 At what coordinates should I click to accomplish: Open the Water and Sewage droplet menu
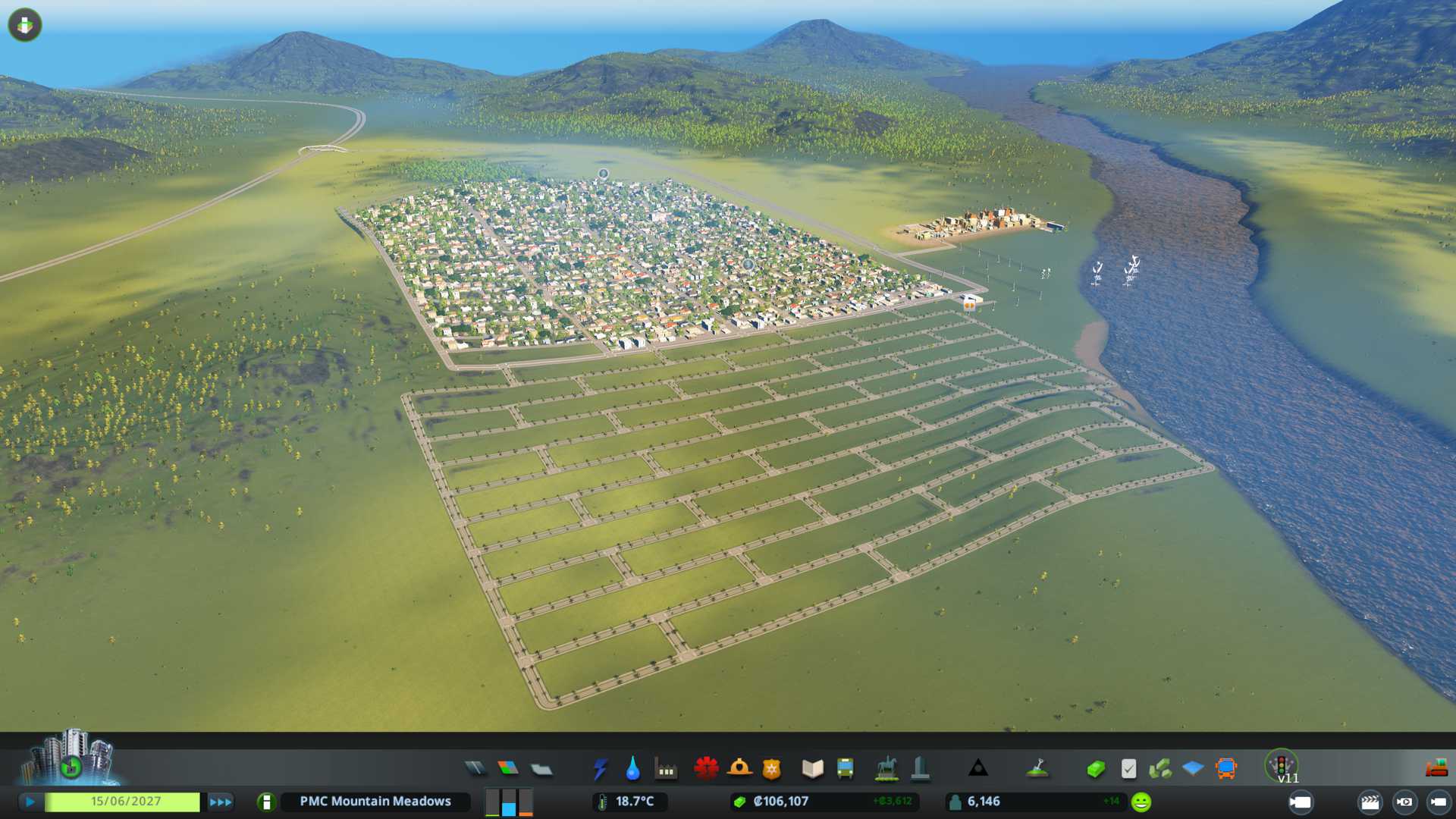[632, 769]
